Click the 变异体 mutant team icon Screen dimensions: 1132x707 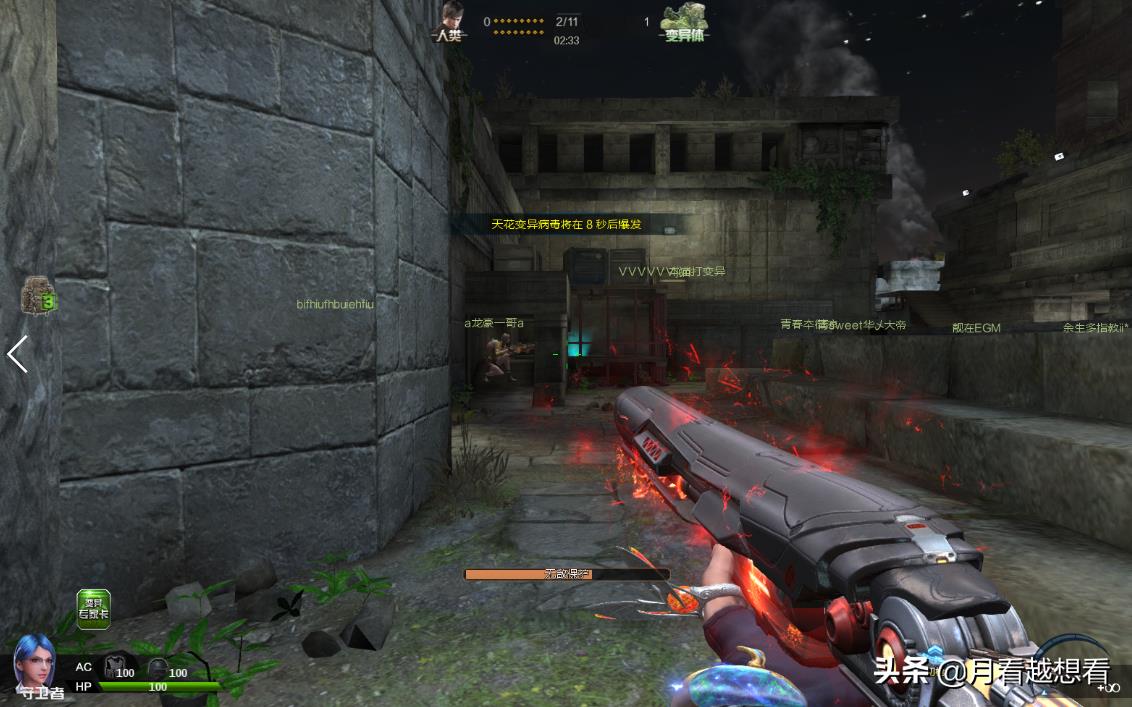[x=686, y=20]
